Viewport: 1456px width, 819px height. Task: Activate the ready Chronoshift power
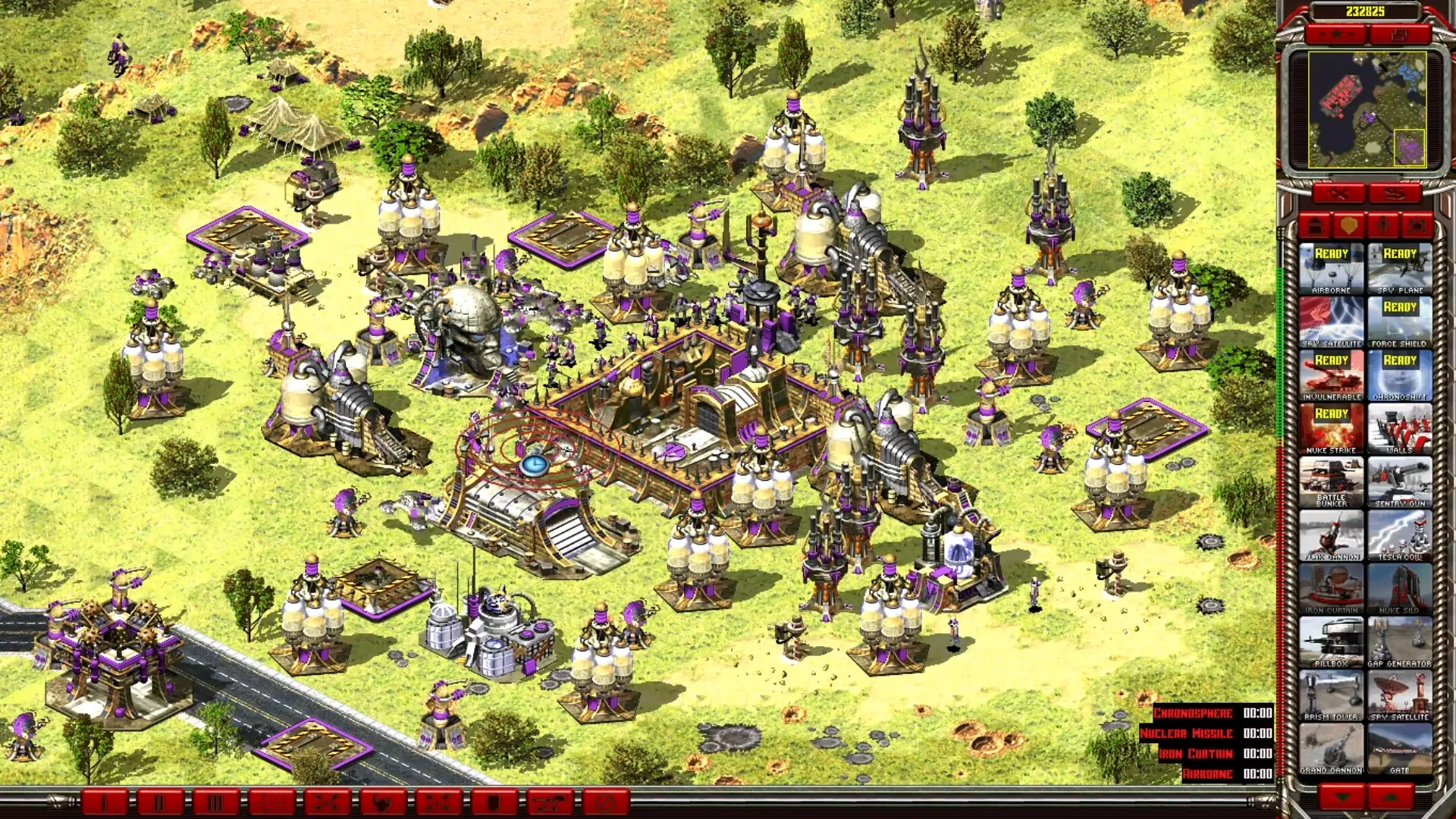coord(1399,375)
